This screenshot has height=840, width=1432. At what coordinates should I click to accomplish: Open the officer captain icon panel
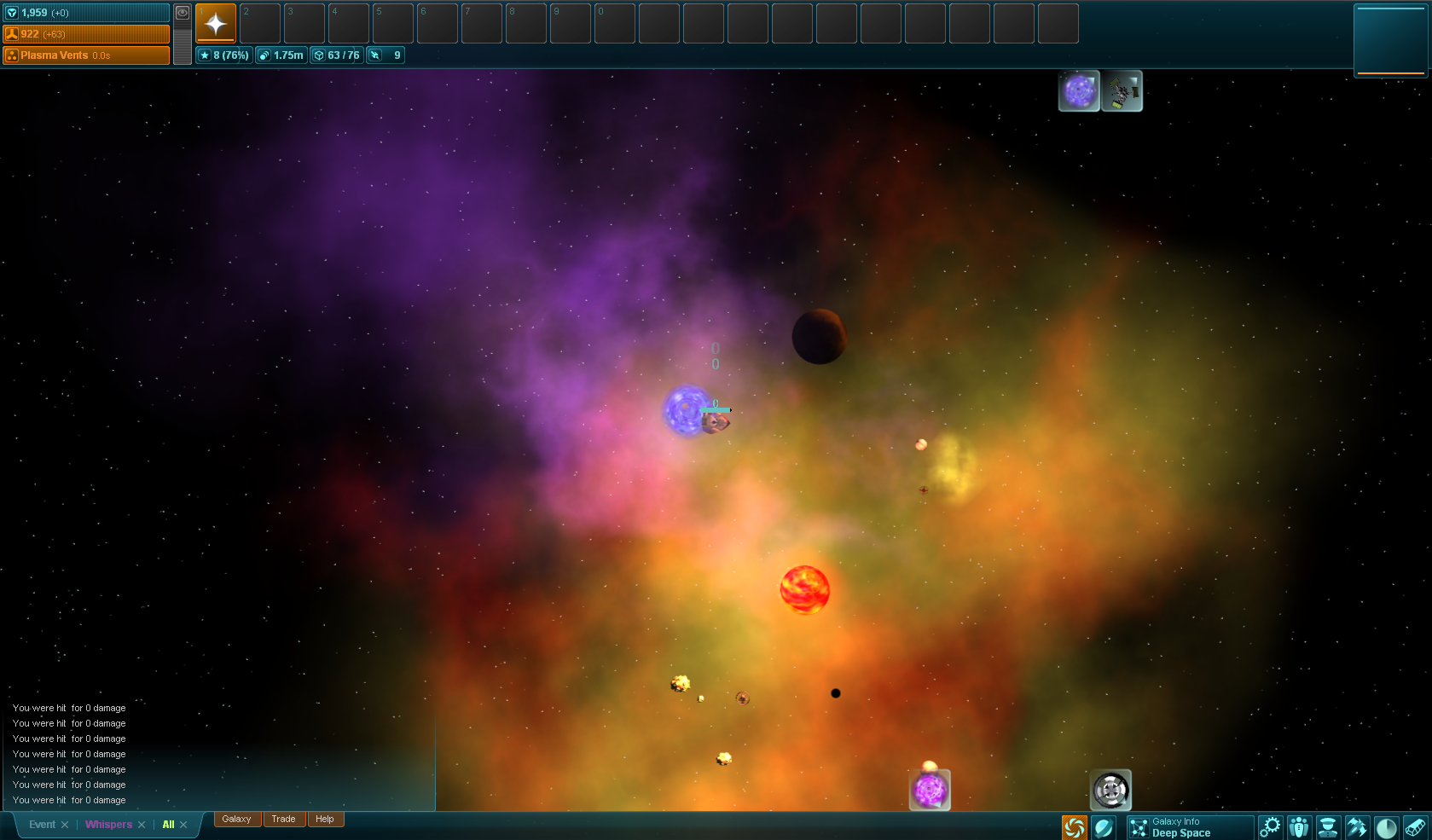1328,827
